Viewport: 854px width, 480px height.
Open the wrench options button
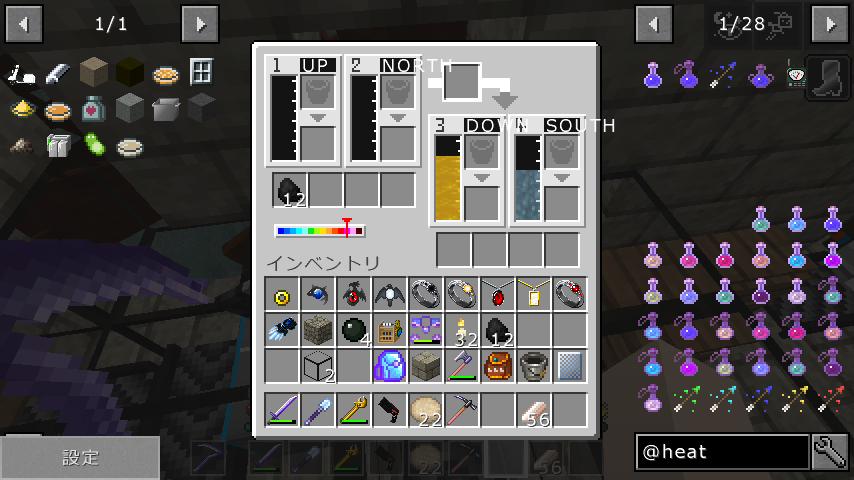(x=831, y=452)
